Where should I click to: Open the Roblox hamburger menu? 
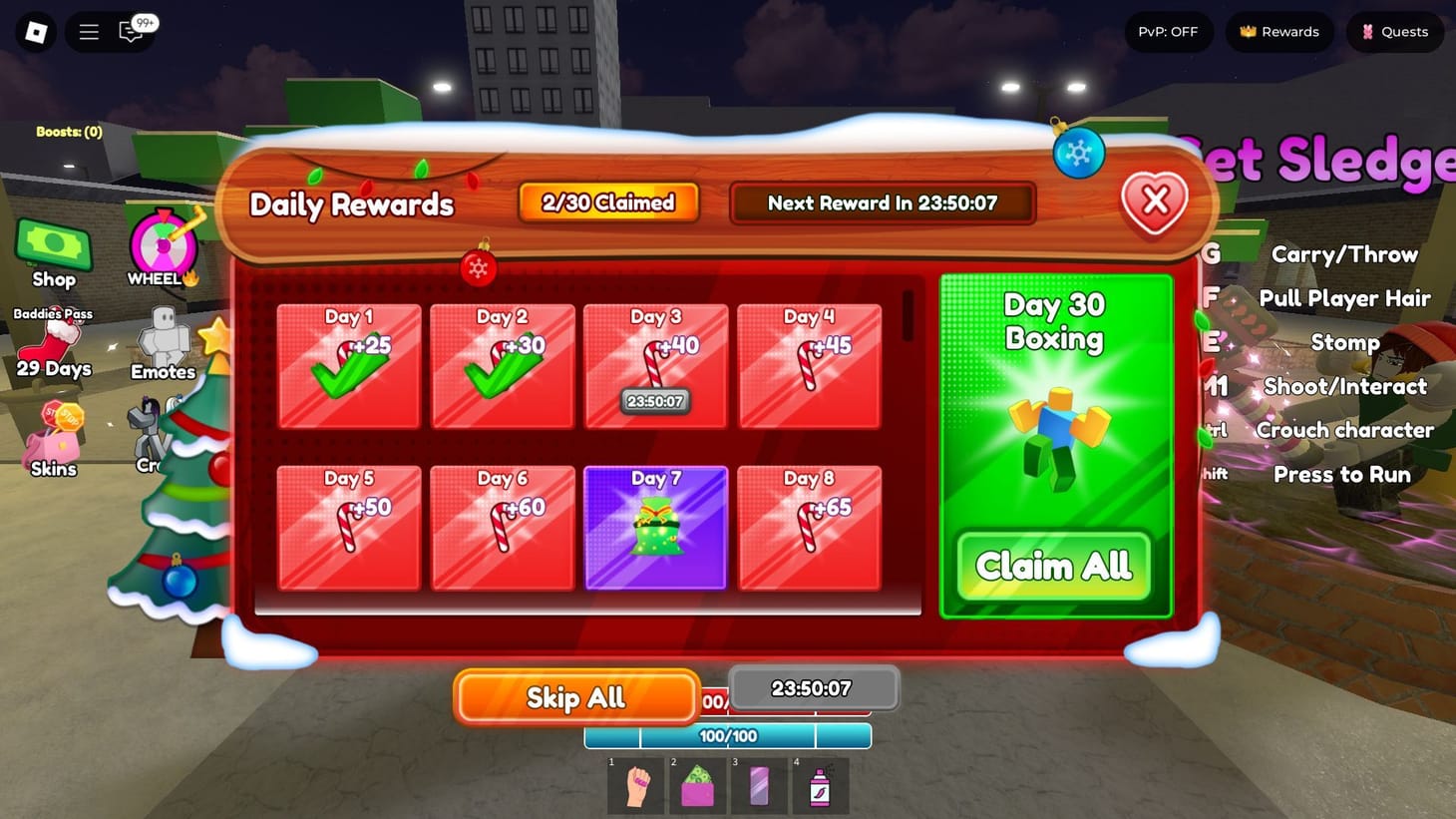click(88, 31)
